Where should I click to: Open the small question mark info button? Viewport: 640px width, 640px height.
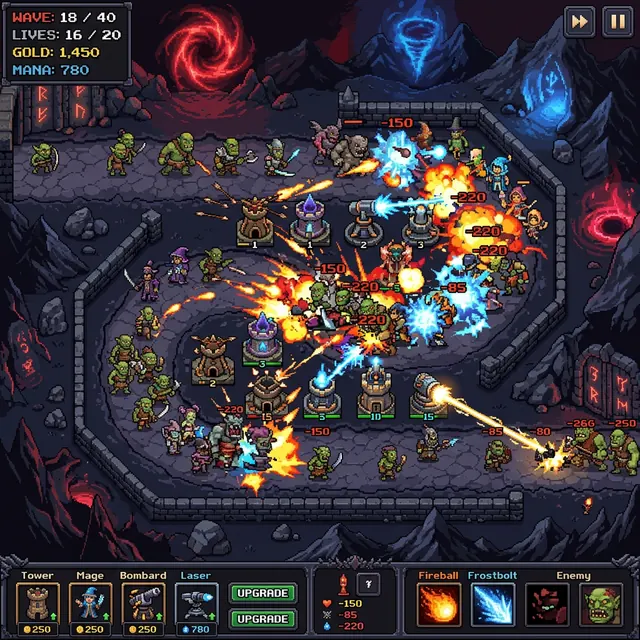pyautogui.click(x=368, y=585)
